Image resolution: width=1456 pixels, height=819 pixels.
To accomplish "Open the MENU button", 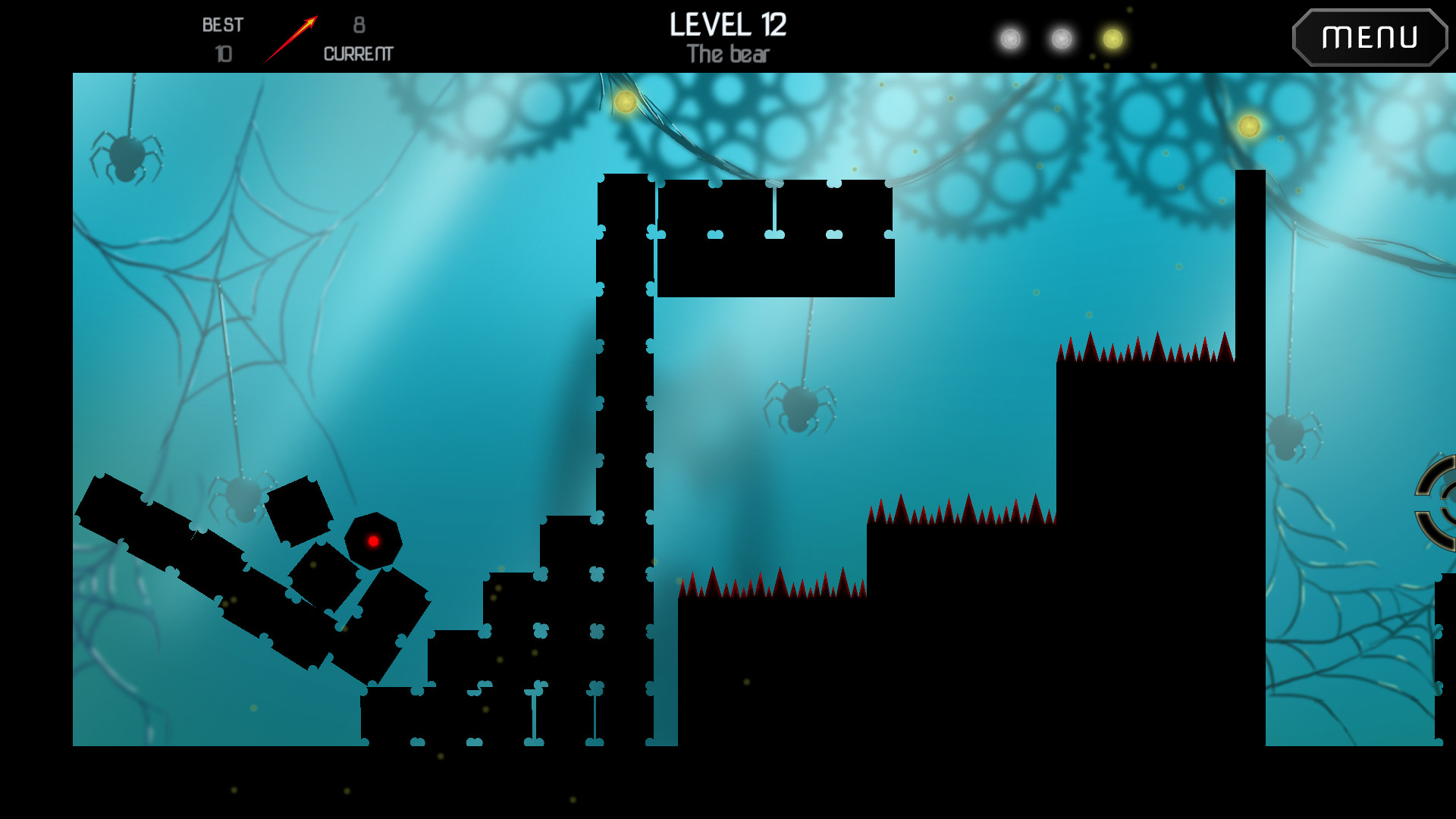I will tap(1370, 36).
